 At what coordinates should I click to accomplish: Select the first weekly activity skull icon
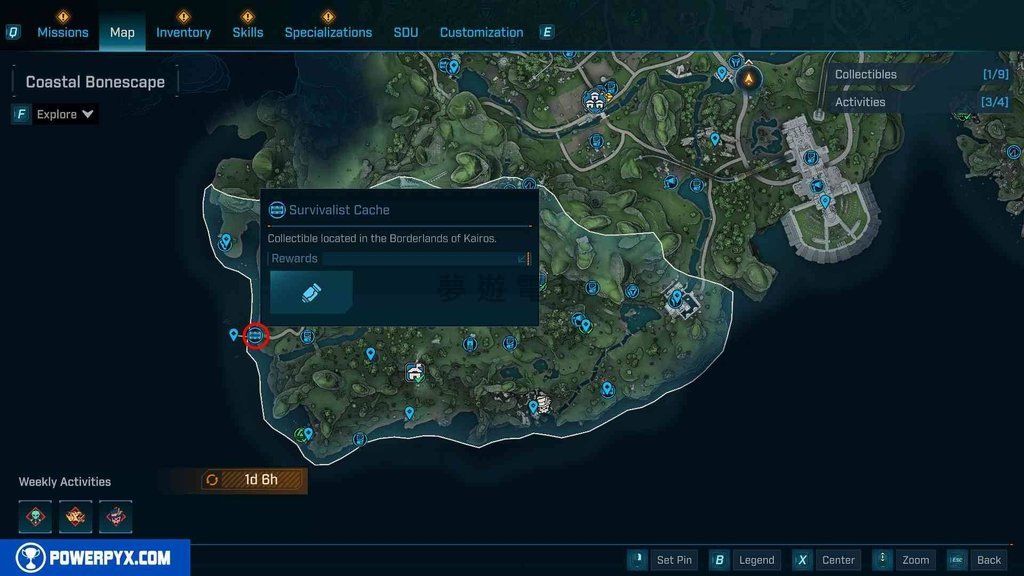click(x=35, y=516)
